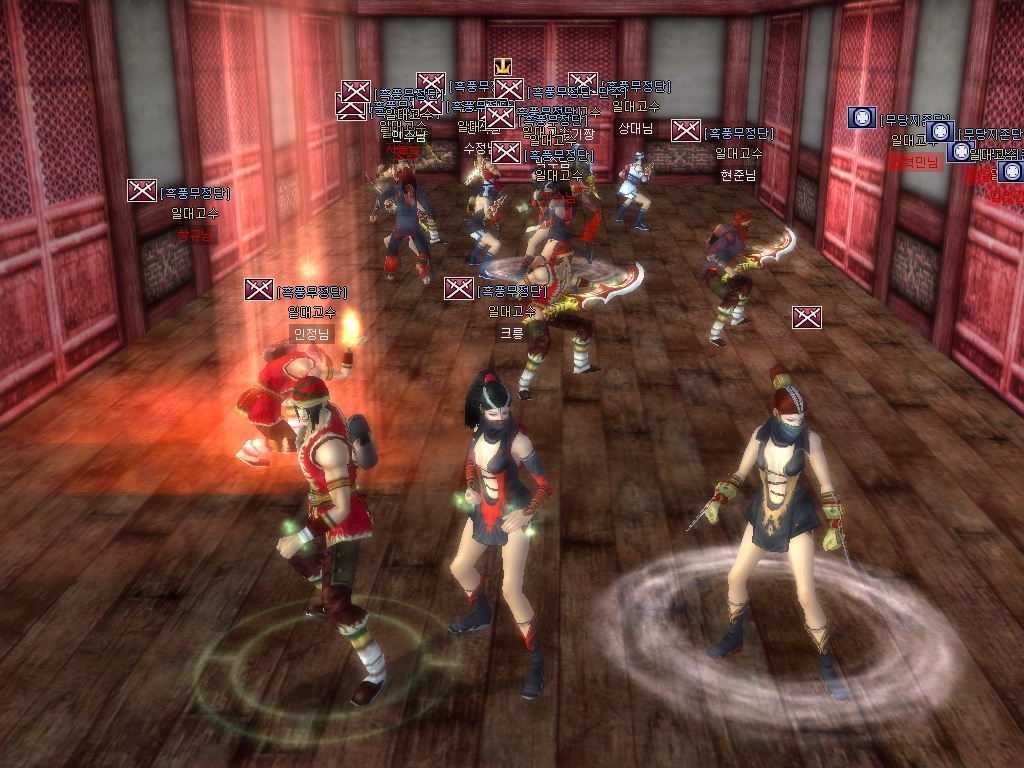Select the red nameplate 권혁민님
Screen dimensions: 1024x768
[x=914, y=162]
